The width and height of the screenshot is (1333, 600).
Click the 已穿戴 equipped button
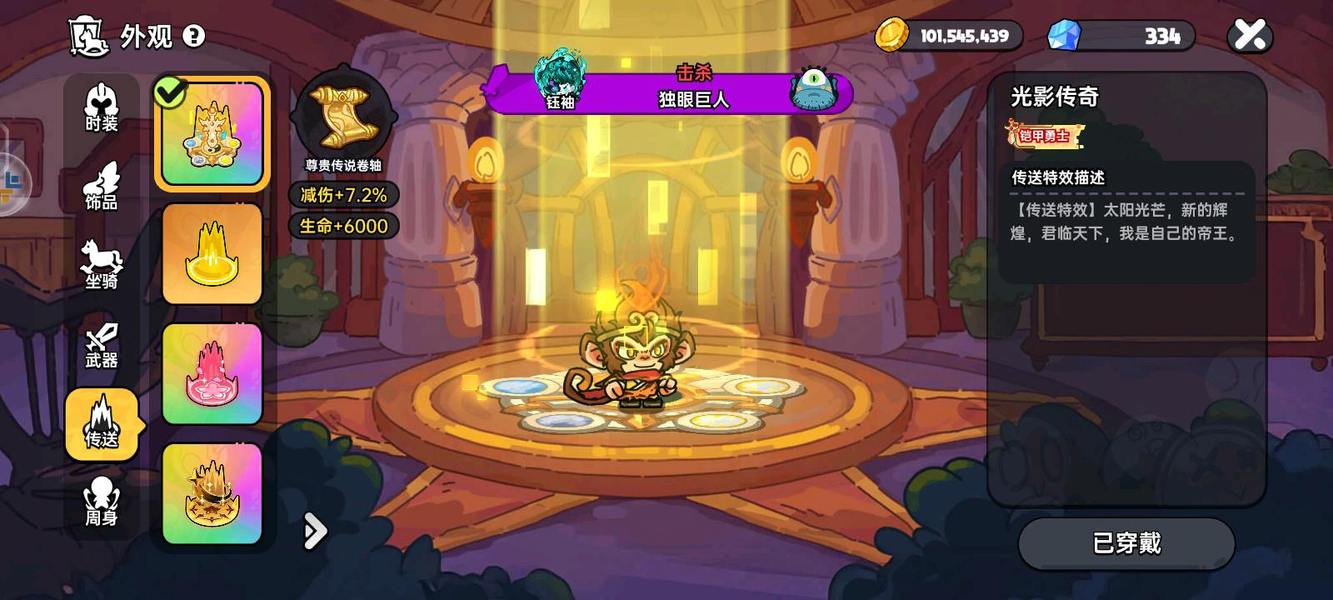pyautogui.click(x=1126, y=543)
